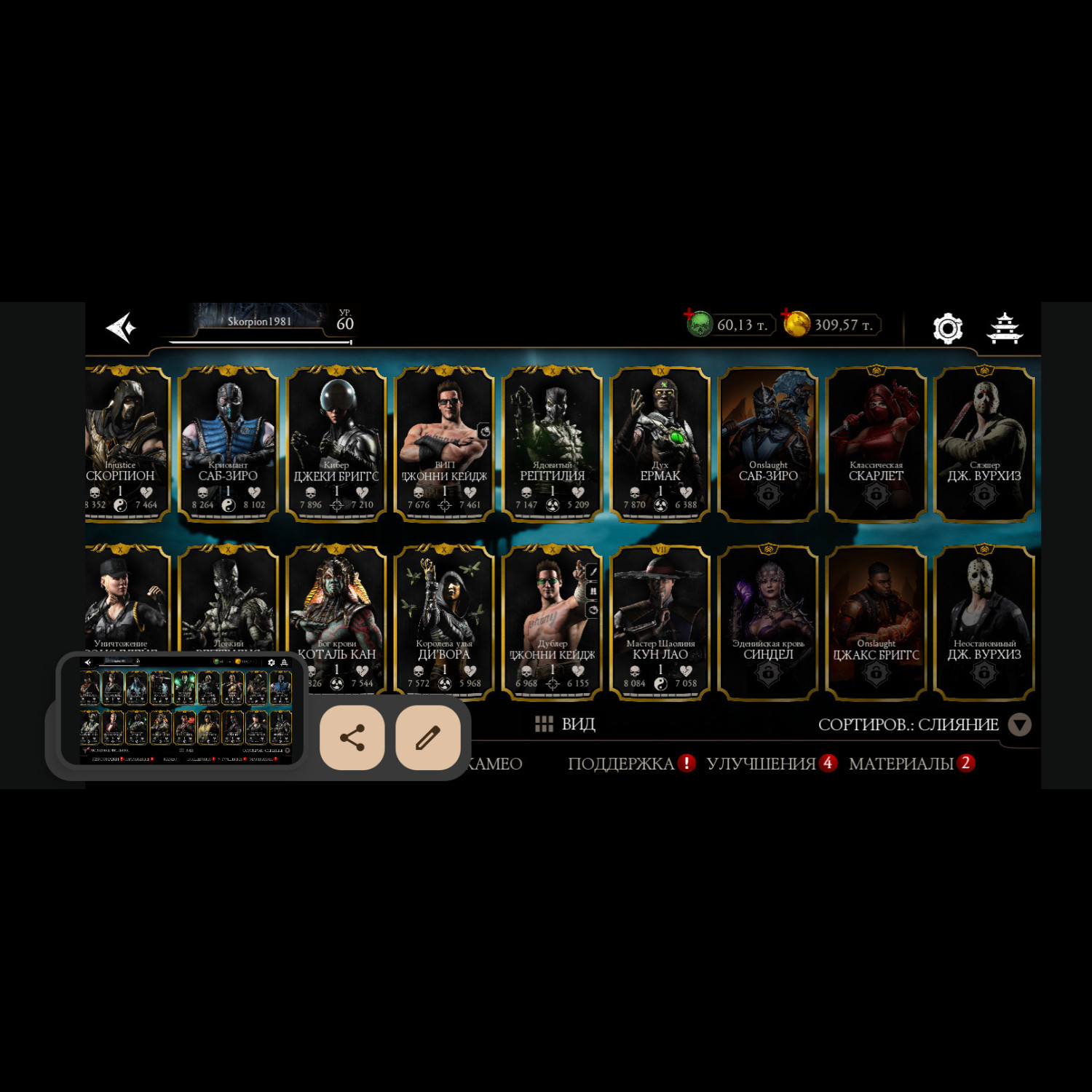Choose the locked Onslaught Sub-Zero card
The height and width of the screenshot is (1092, 1092).
768,444
